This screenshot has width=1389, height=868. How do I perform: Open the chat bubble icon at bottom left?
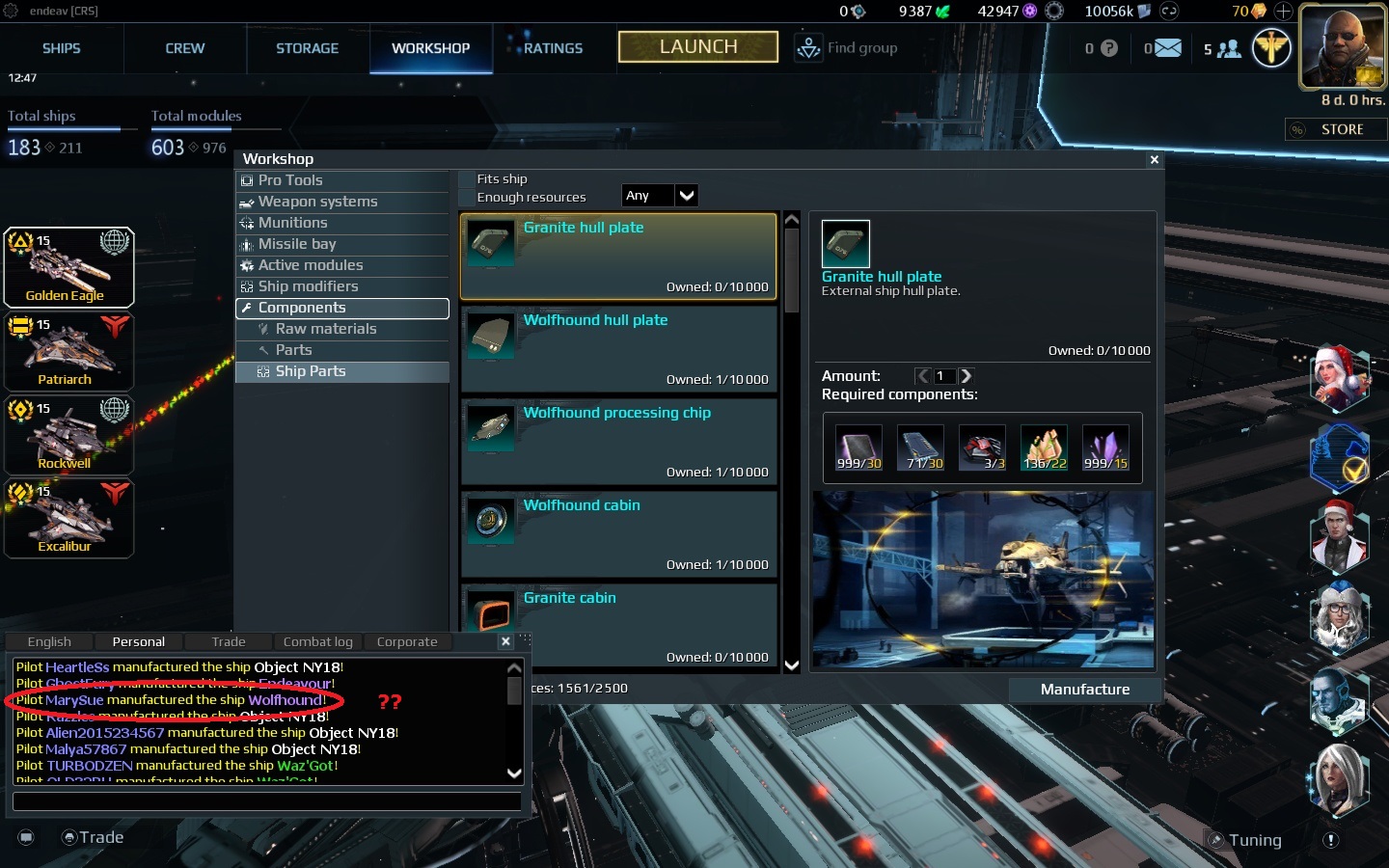24,837
